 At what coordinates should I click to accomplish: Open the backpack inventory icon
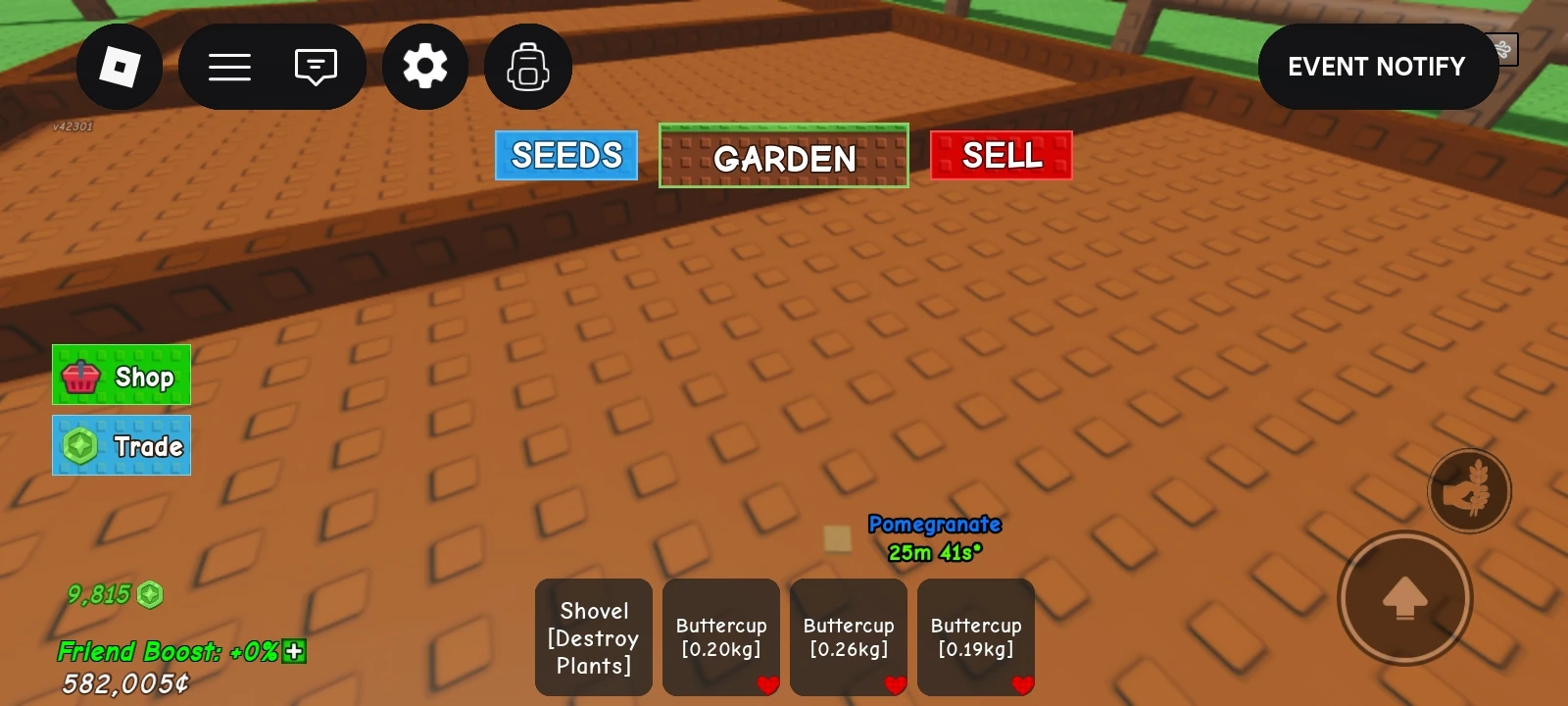[527, 66]
